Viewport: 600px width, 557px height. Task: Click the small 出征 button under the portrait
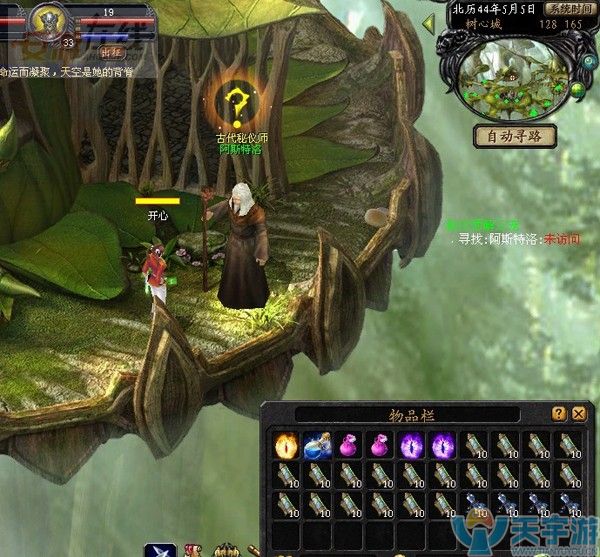tap(110, 49)
